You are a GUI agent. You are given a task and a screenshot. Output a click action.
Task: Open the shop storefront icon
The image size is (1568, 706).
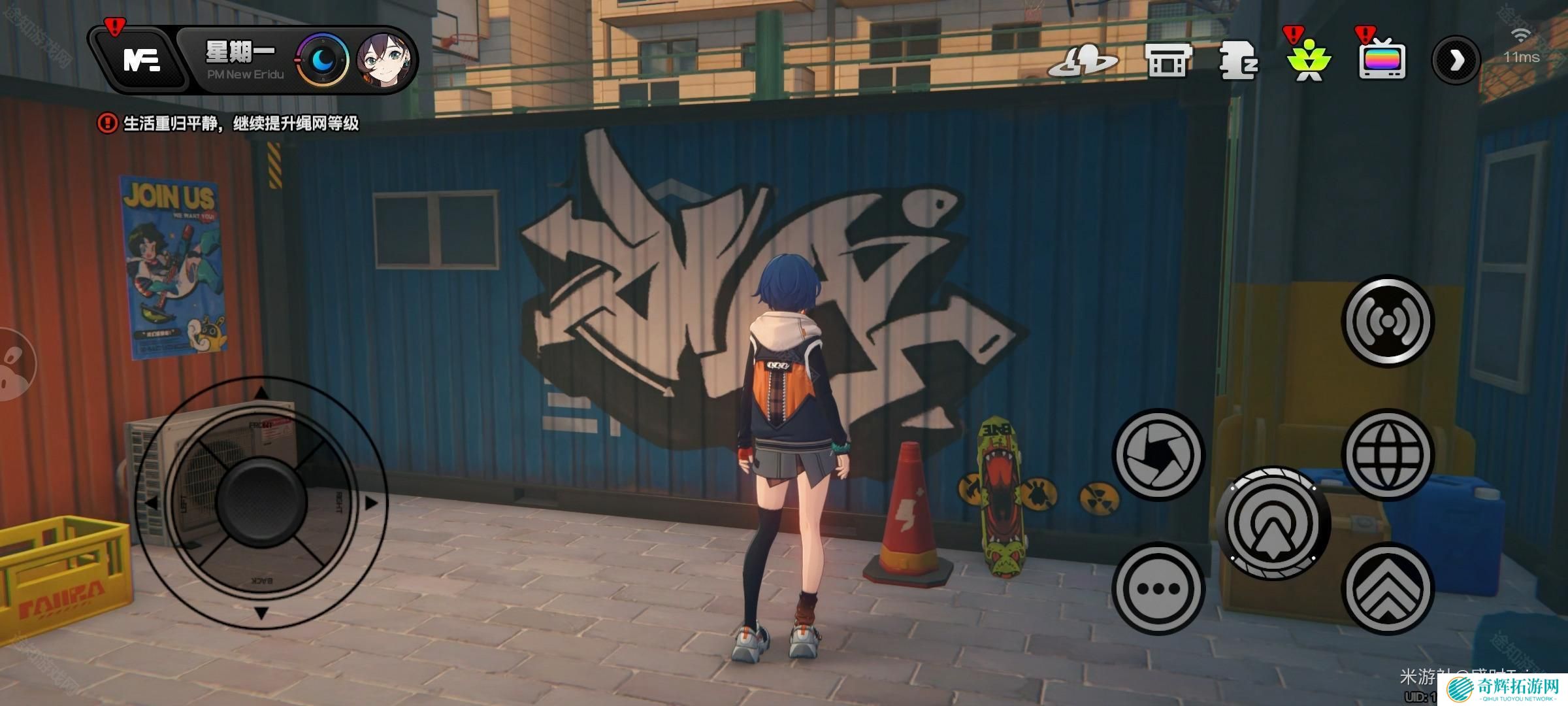(x=1168, y=61)
